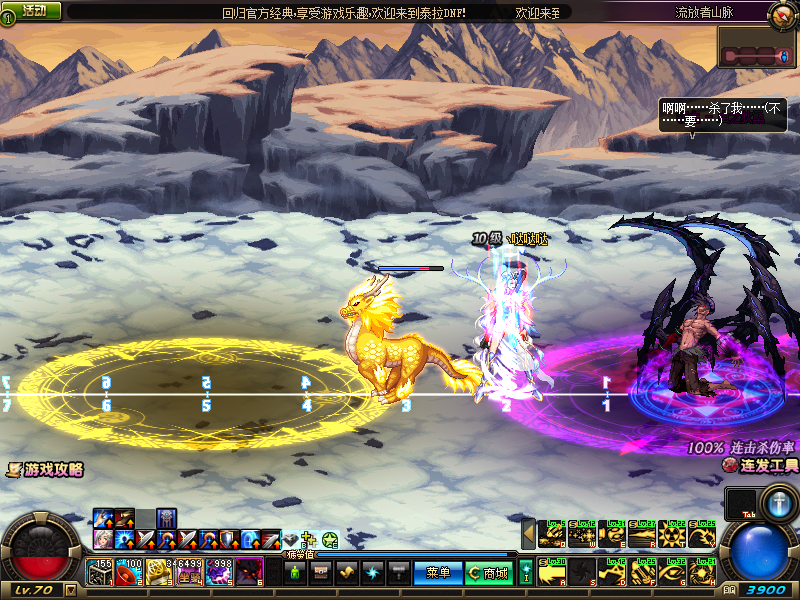This screenshot has width=800, height=600.
Task: Open the 活动 events button
Action: coord(35,10)
